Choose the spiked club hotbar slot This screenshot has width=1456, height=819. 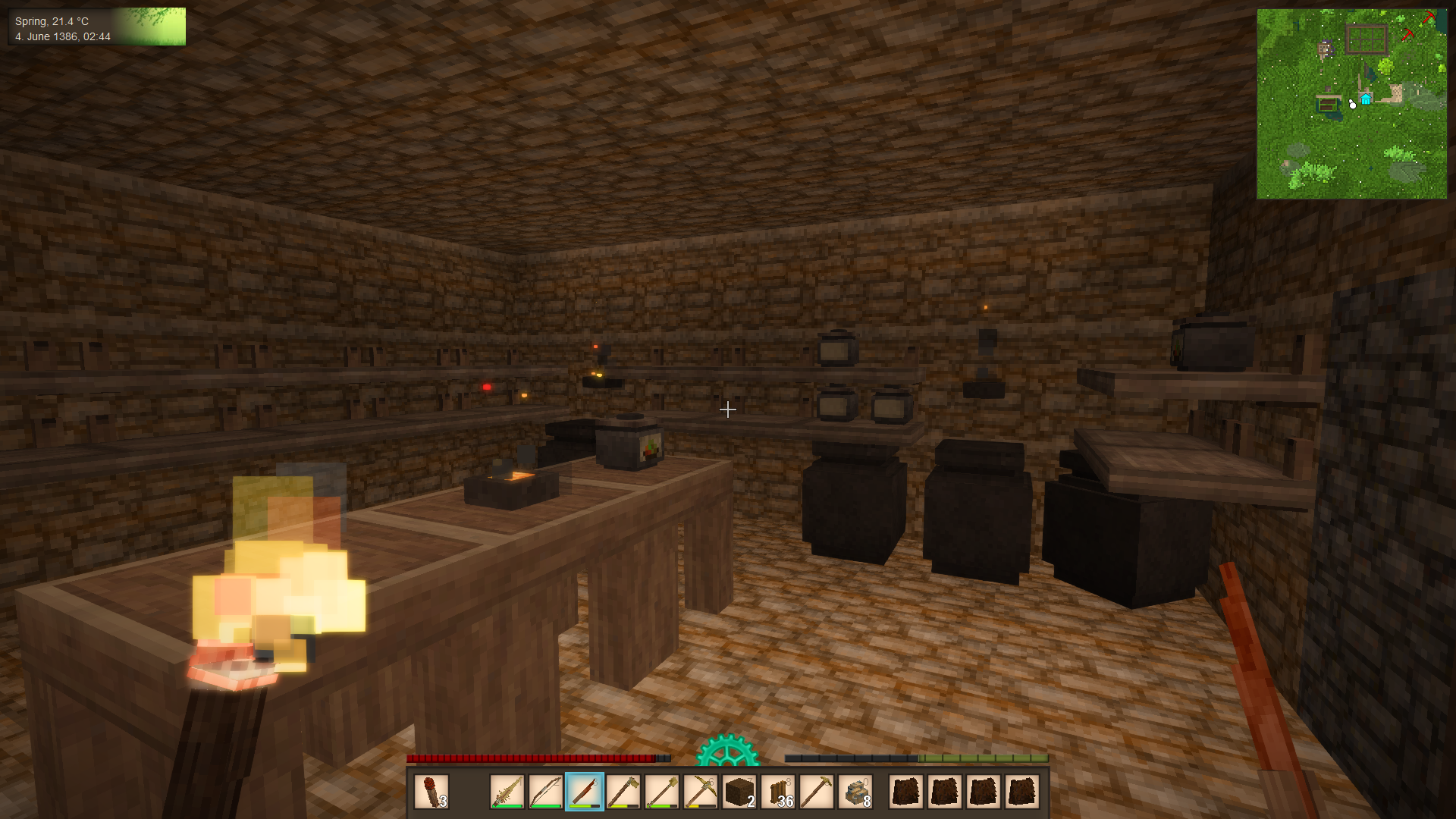507,792
